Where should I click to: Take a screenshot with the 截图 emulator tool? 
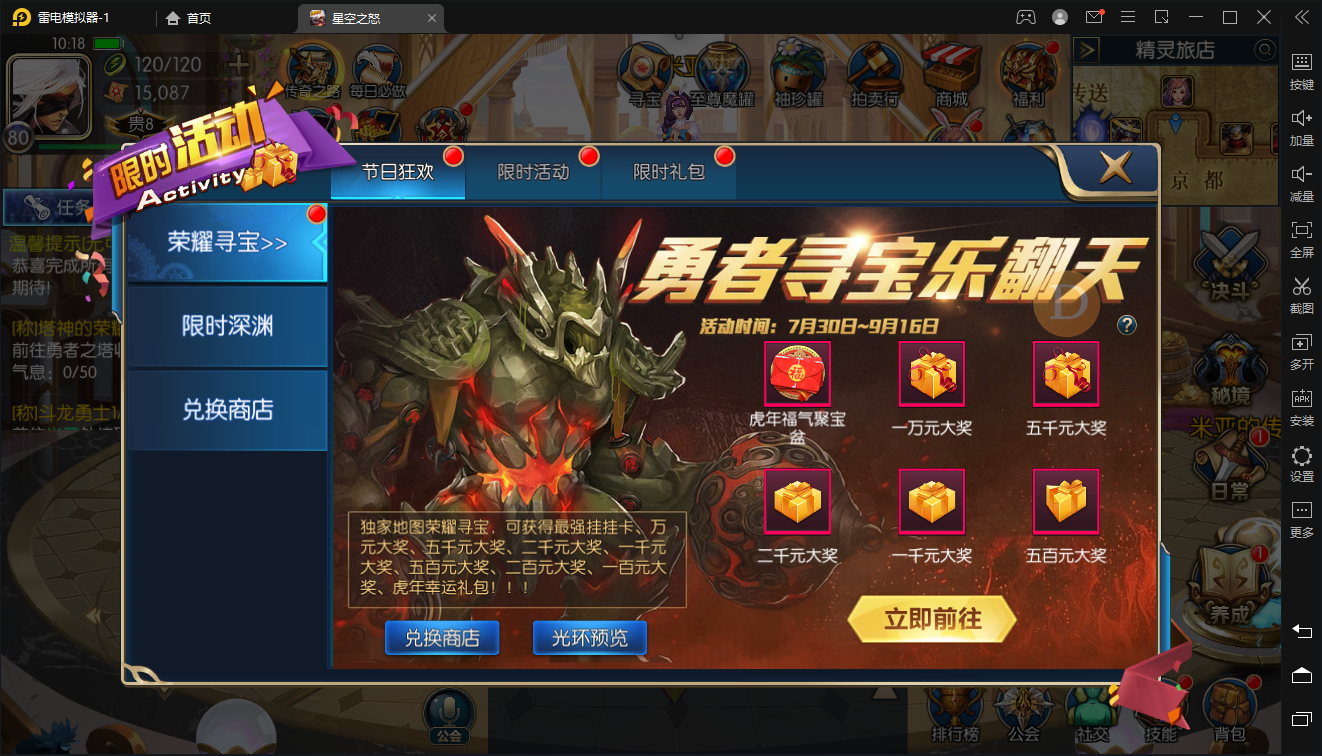(x=1300, y=292)
